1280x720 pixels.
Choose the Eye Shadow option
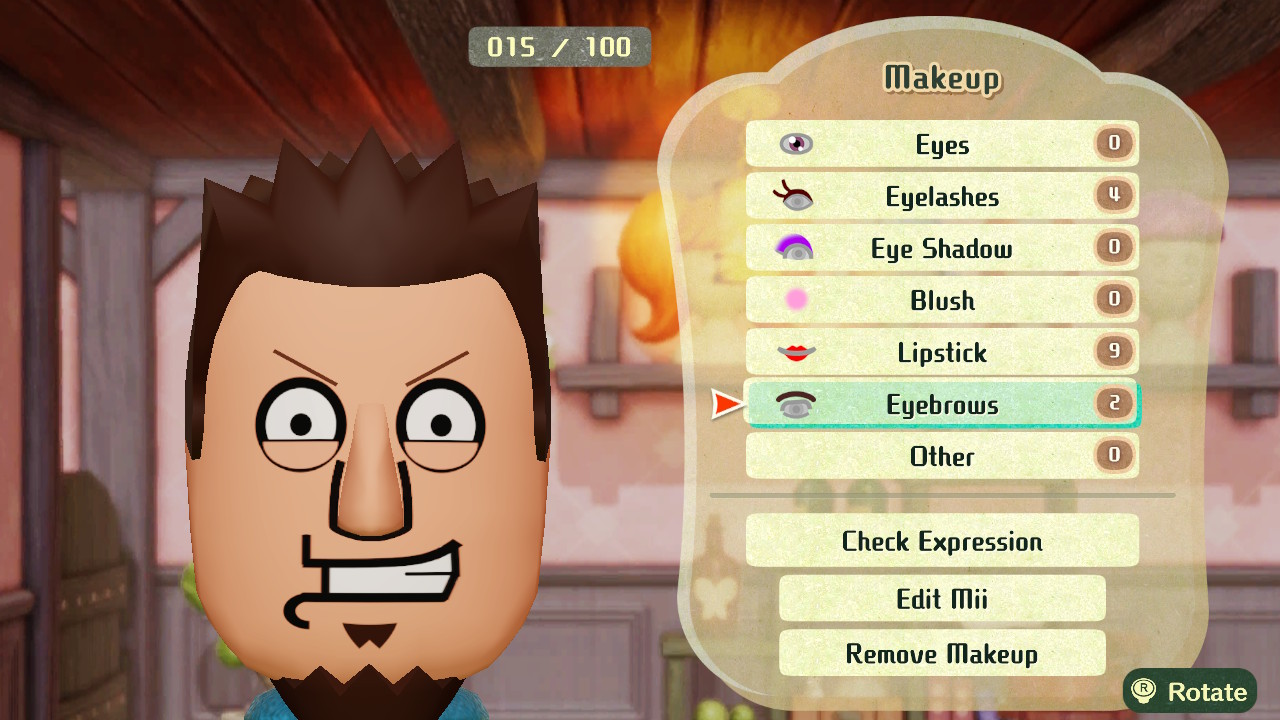(941, 248)
